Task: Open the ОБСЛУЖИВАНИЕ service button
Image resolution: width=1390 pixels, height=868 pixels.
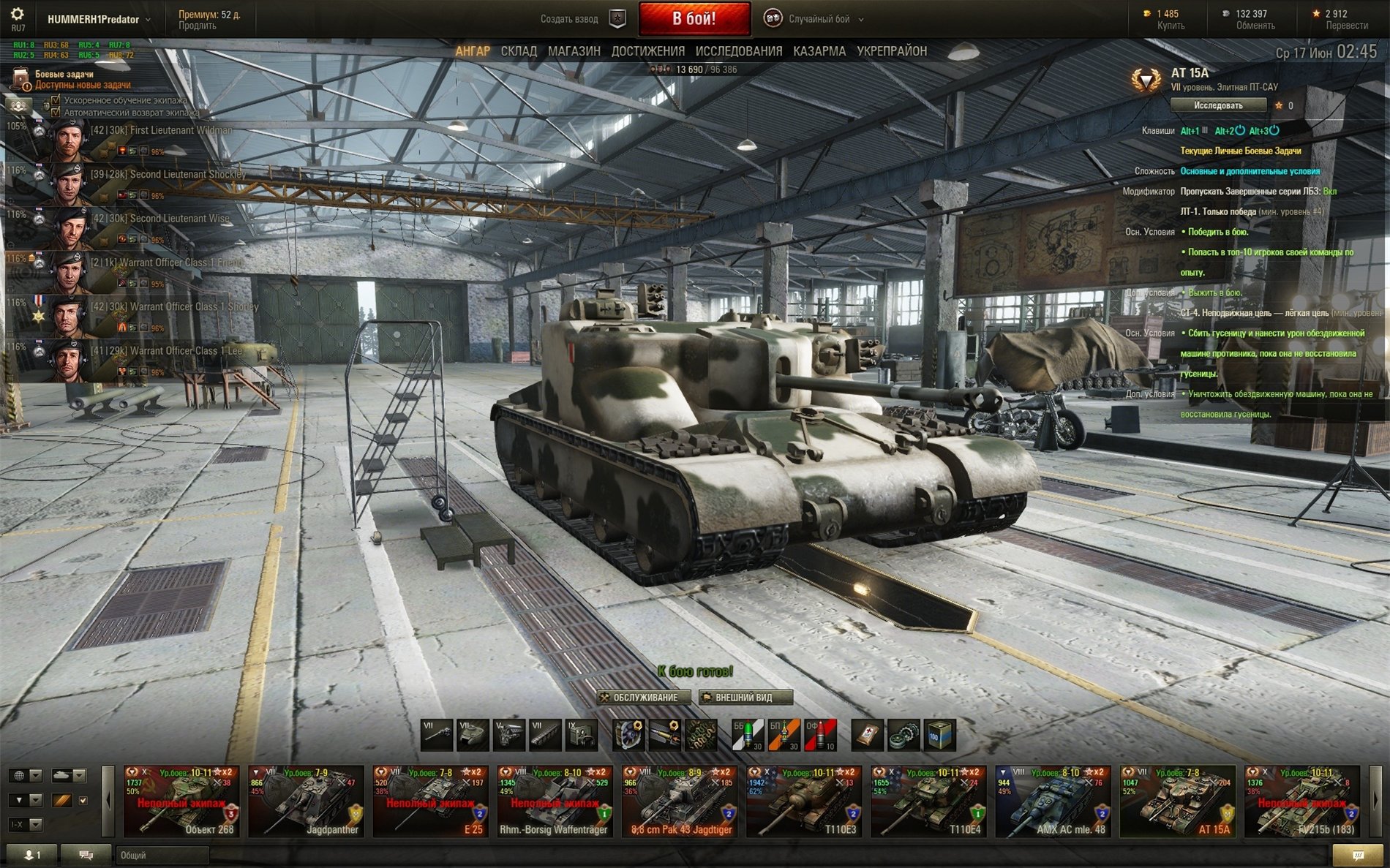Action: coord(645,698)
